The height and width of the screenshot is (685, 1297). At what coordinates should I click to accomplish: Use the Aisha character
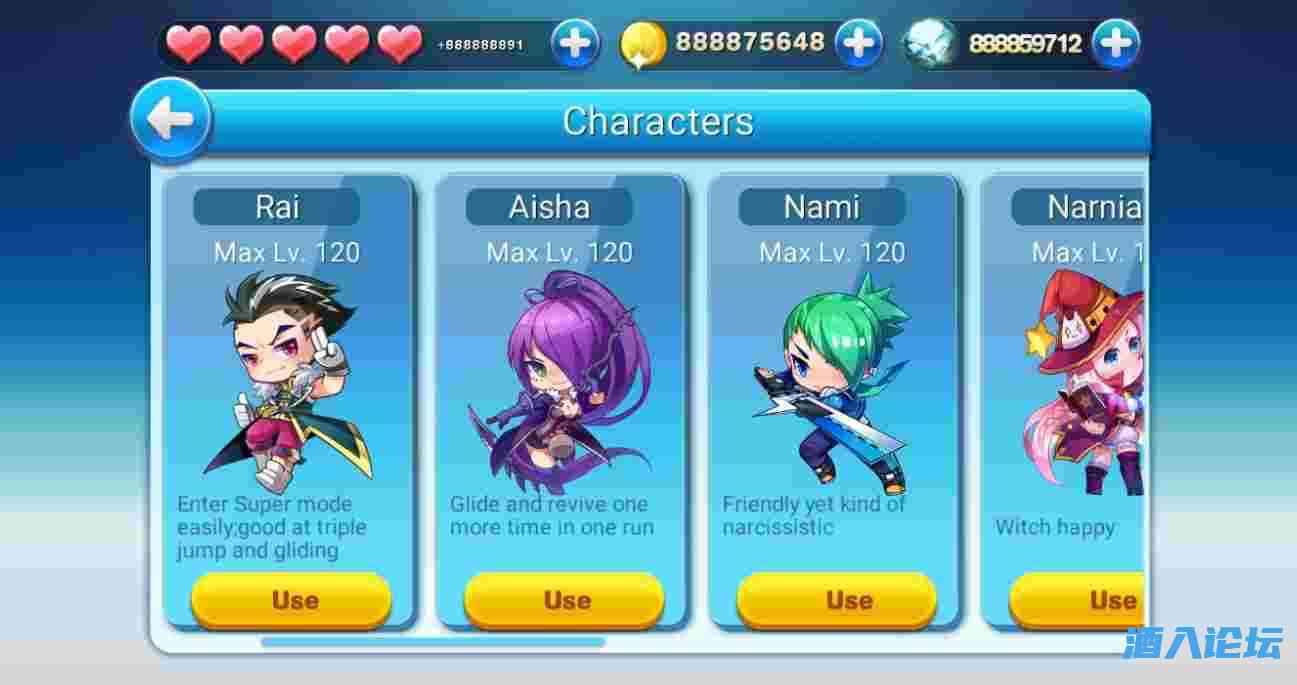[x=564, y=600]
